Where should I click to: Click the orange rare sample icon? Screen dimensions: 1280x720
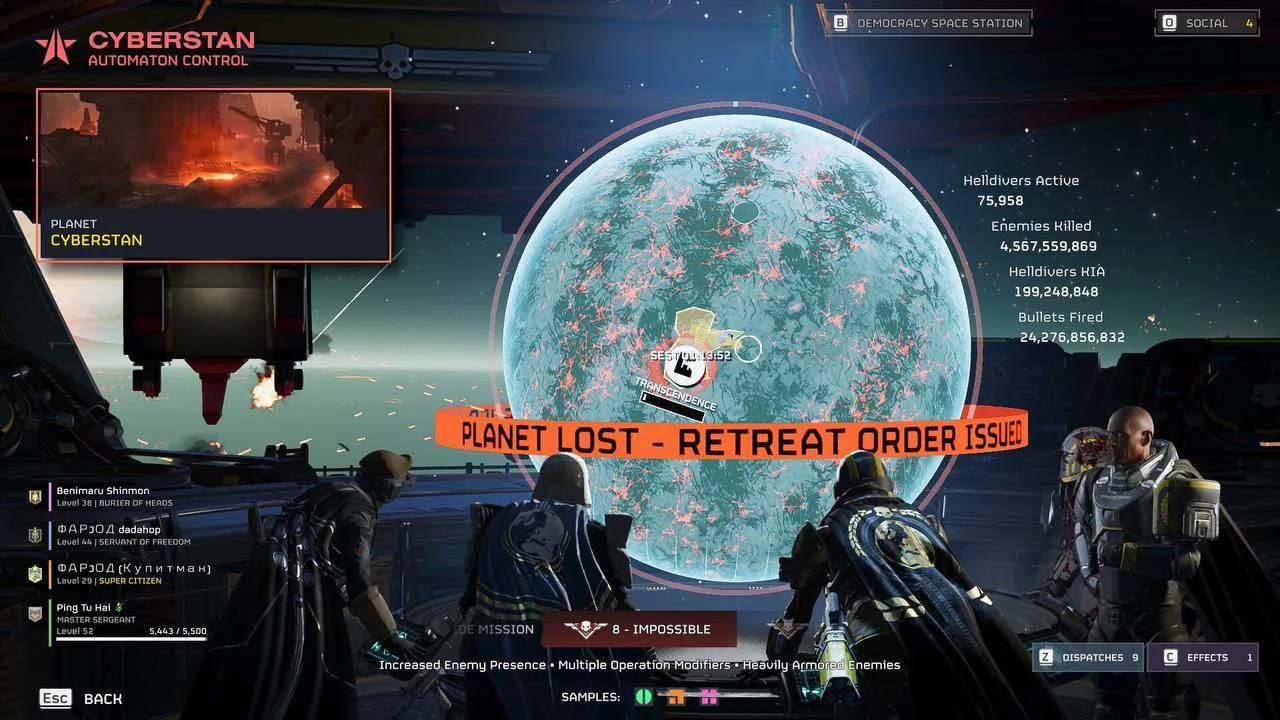tap(677, 697)
